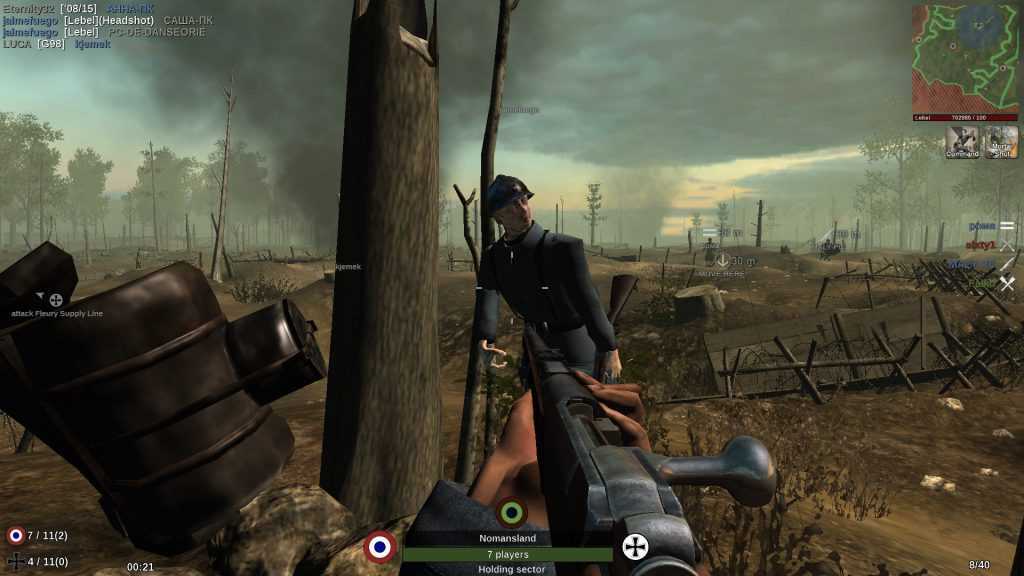The image size is (1024, 576).
Task: Click the attack Fleury Supply Line objective marker
Action: click(56, 300)
